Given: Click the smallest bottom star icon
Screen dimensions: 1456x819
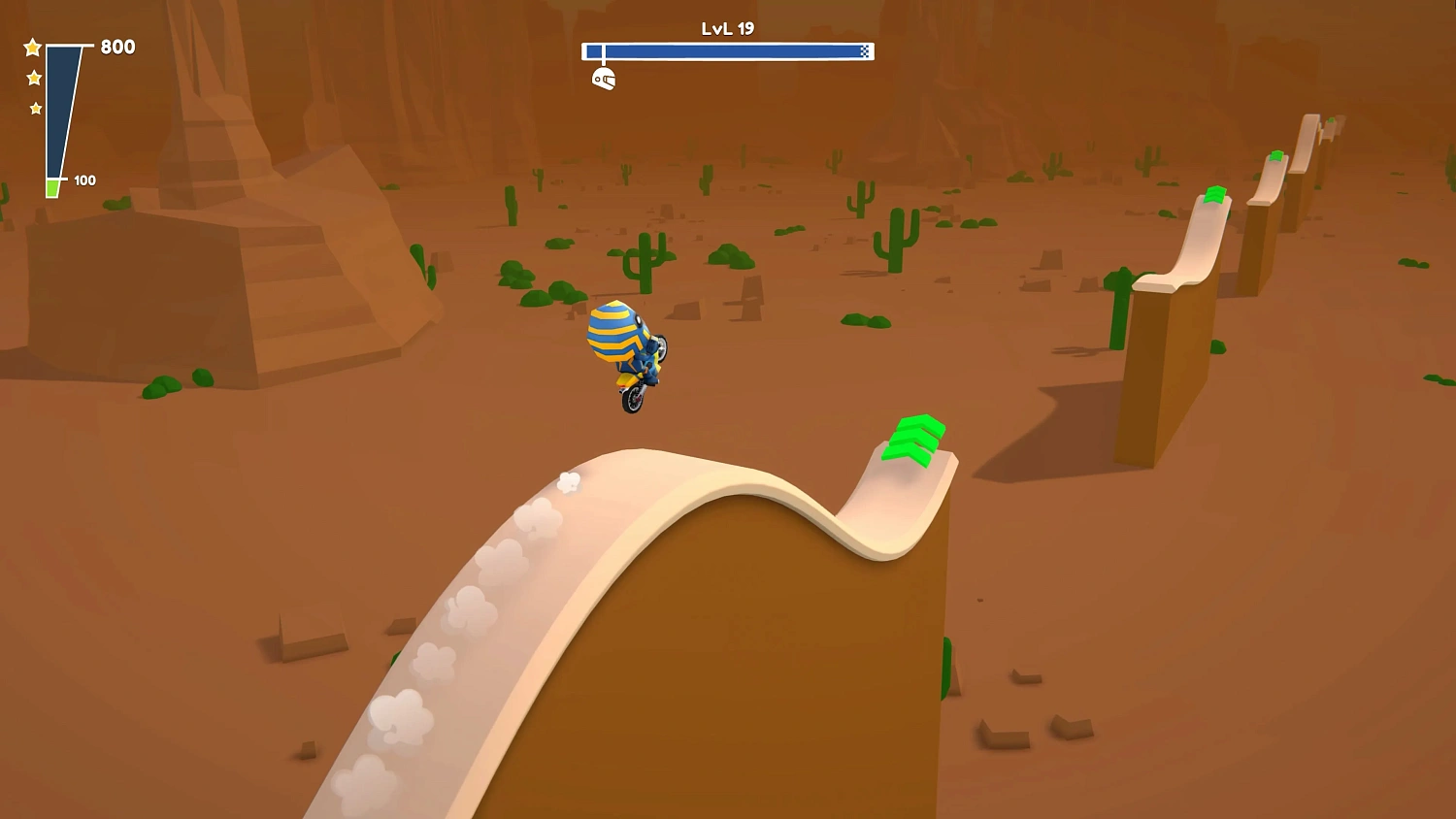Looking at the screenshot, I should (36, 109).
